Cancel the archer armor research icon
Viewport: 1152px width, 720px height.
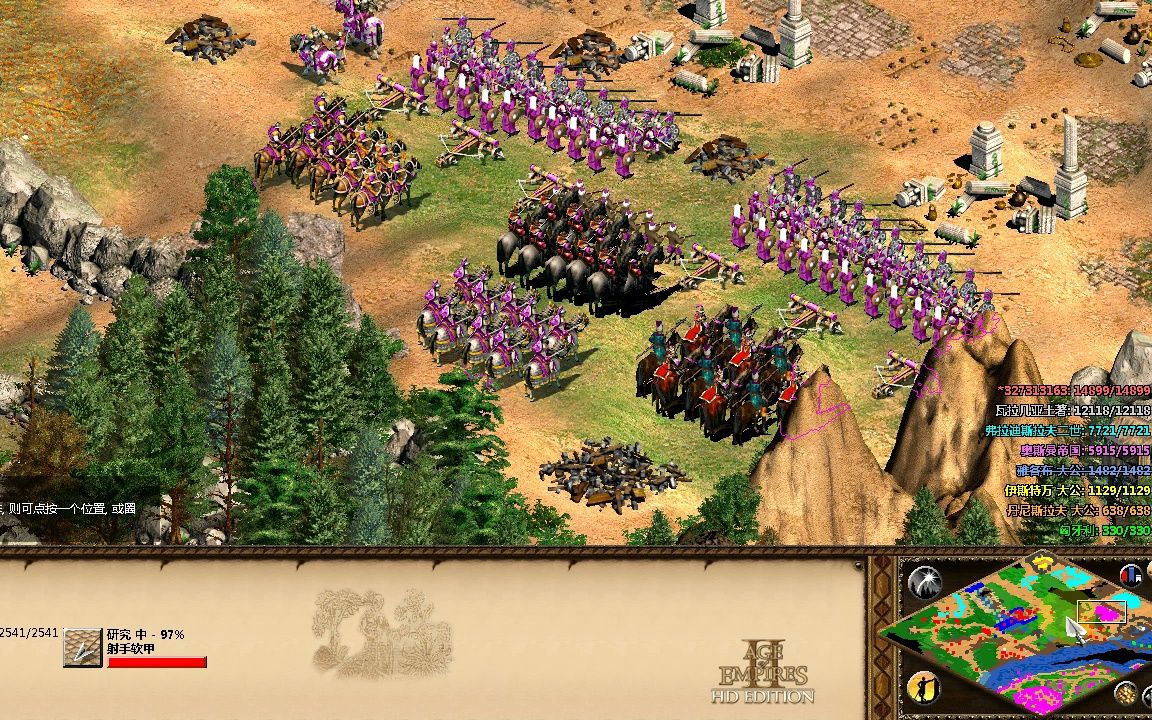pos(83,648)
